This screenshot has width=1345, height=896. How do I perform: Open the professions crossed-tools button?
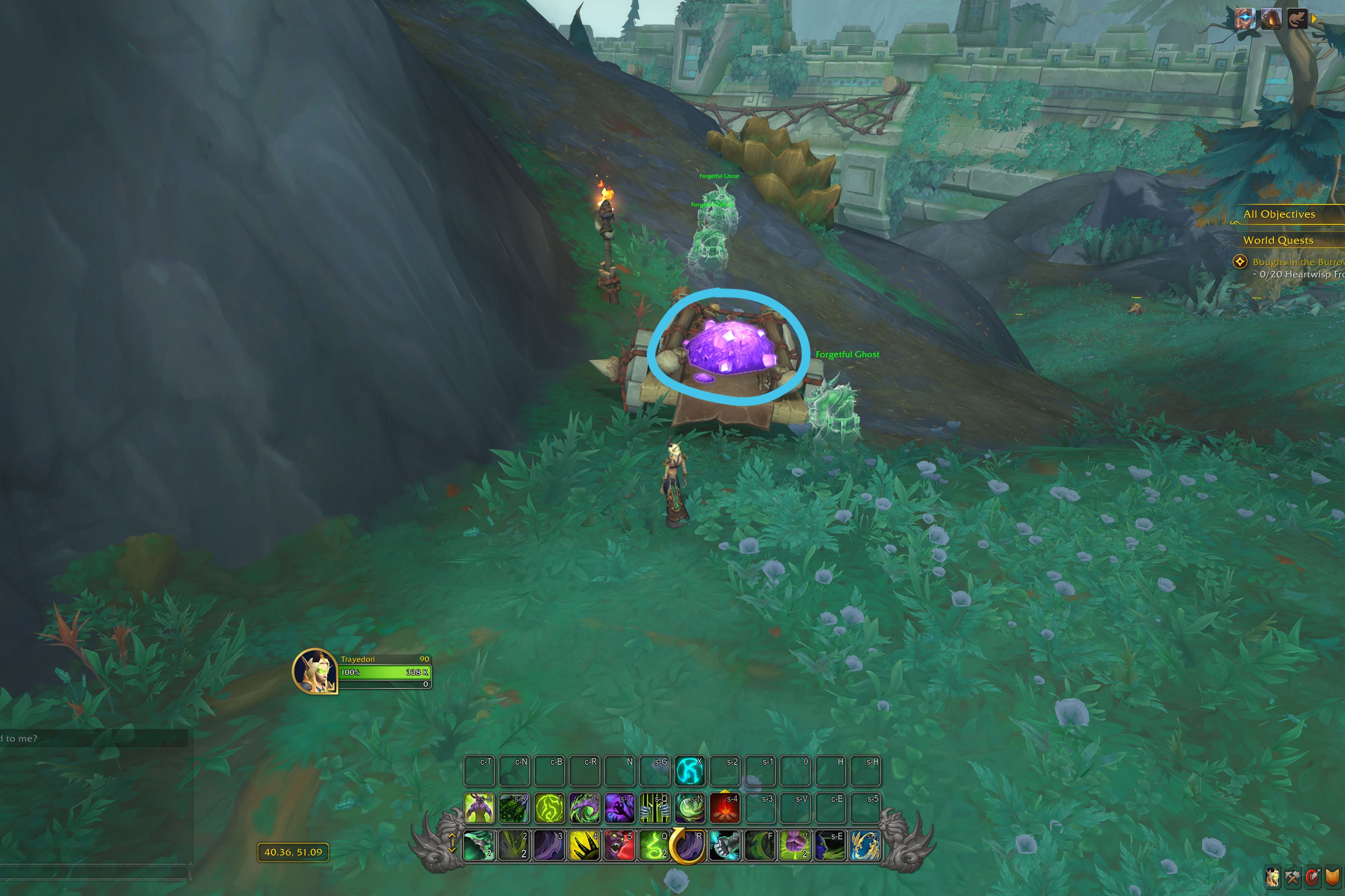[x=1292, y=876]
